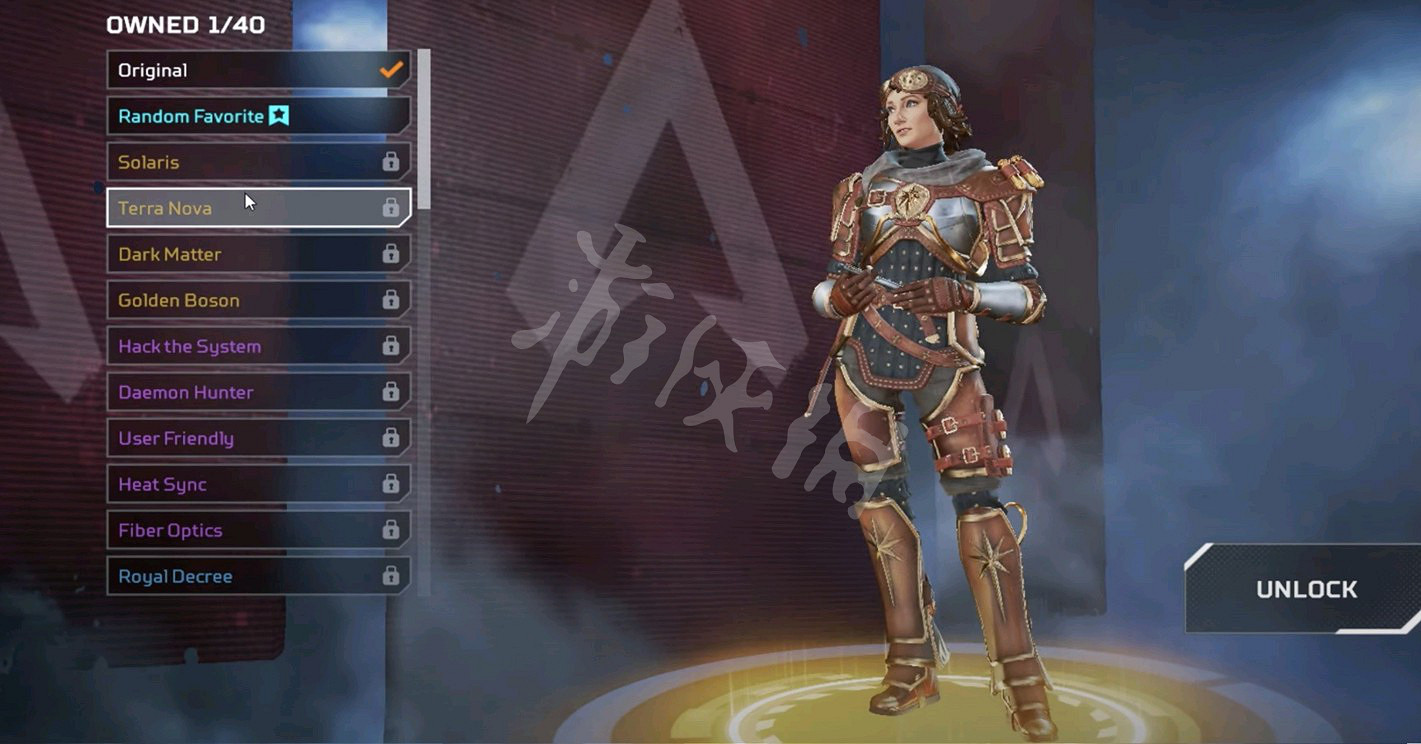Click the lock icon beside Fiber Optics

[x=389, y=530]
